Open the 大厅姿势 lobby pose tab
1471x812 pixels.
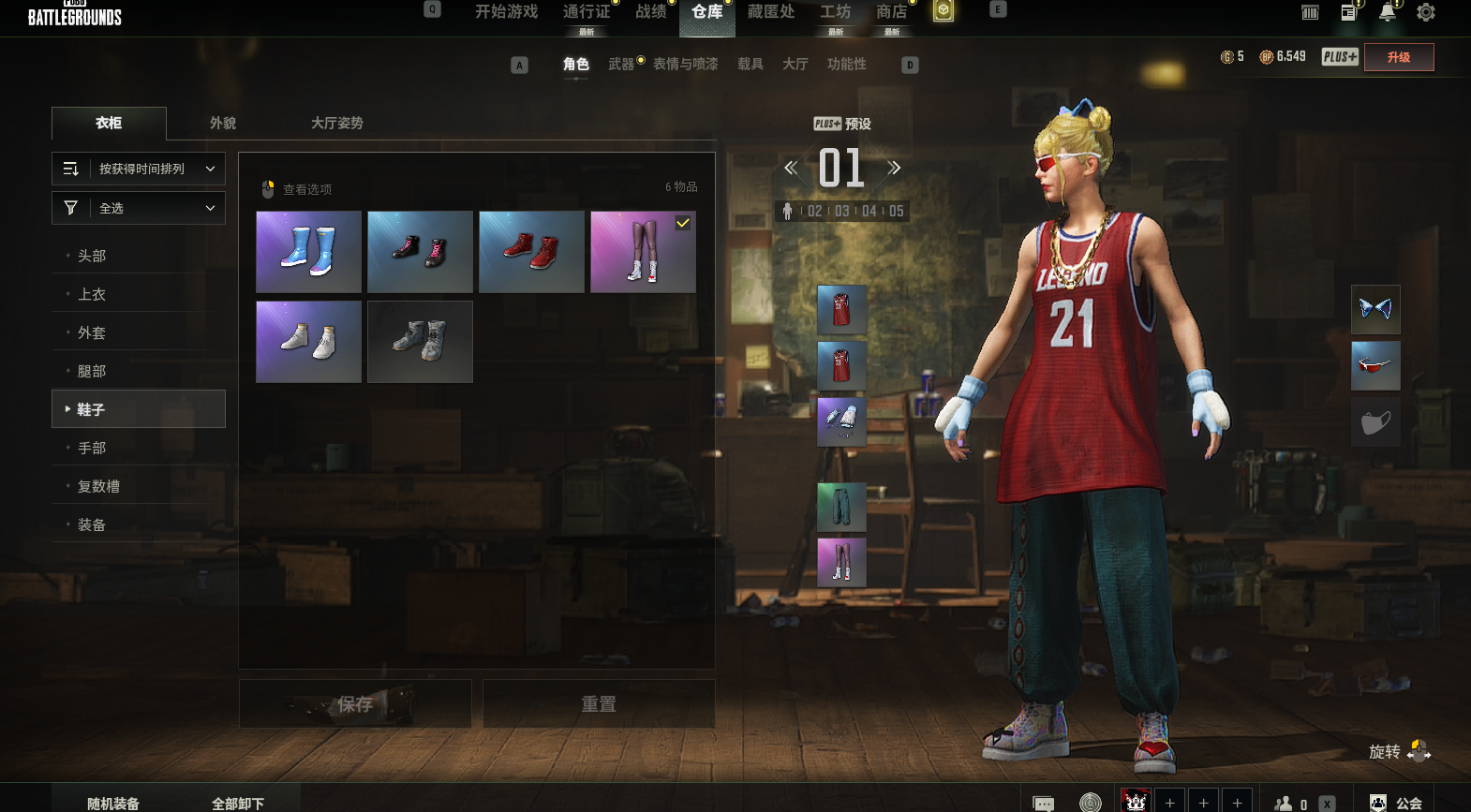[336, 123]
